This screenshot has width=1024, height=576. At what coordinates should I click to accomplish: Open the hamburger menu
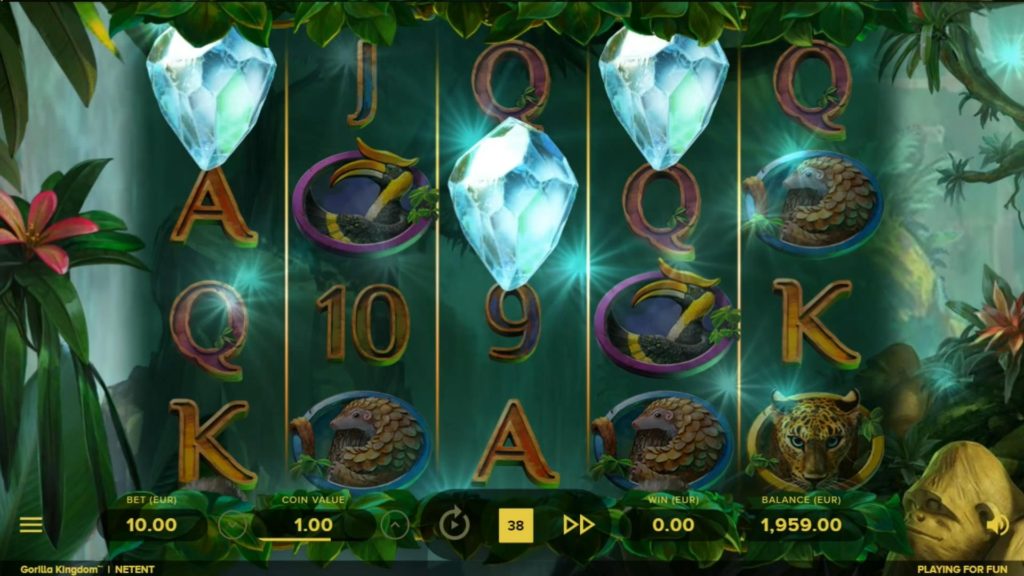[31, 524]
